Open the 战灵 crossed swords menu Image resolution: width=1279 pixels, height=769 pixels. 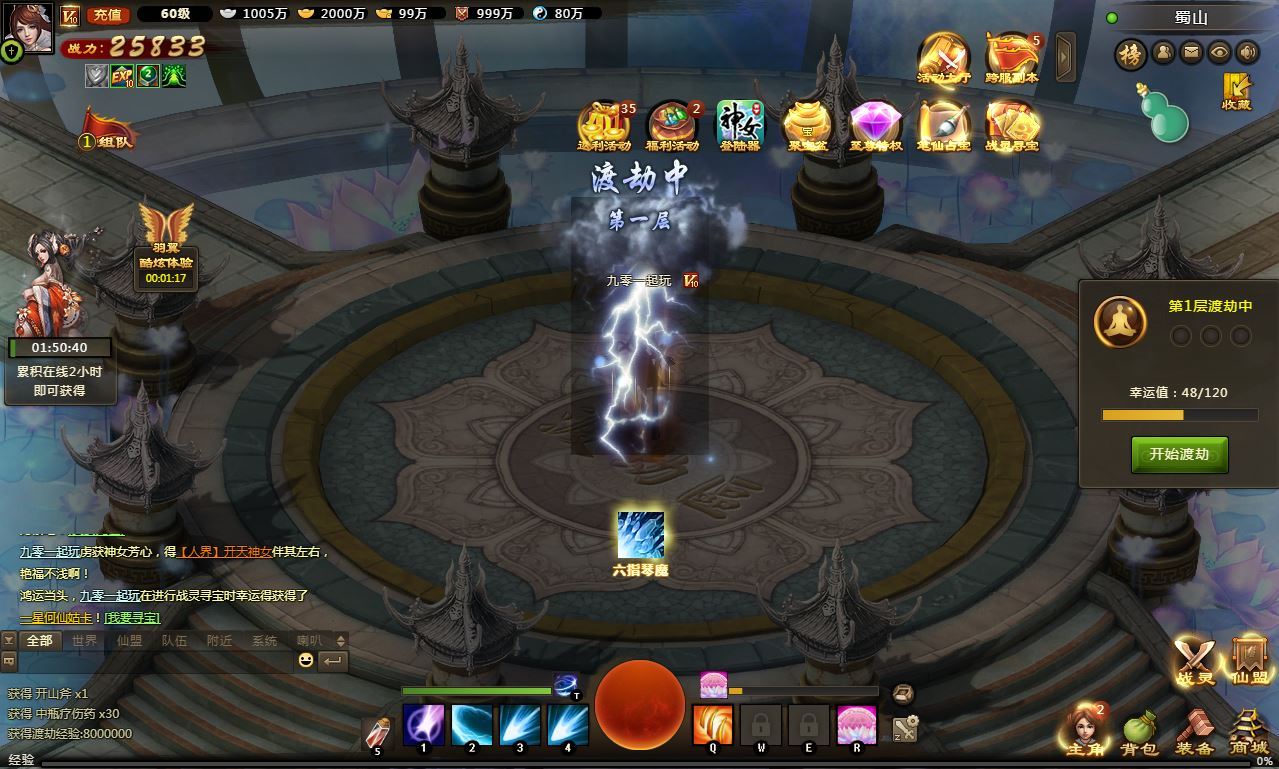tap(1193, 661)
